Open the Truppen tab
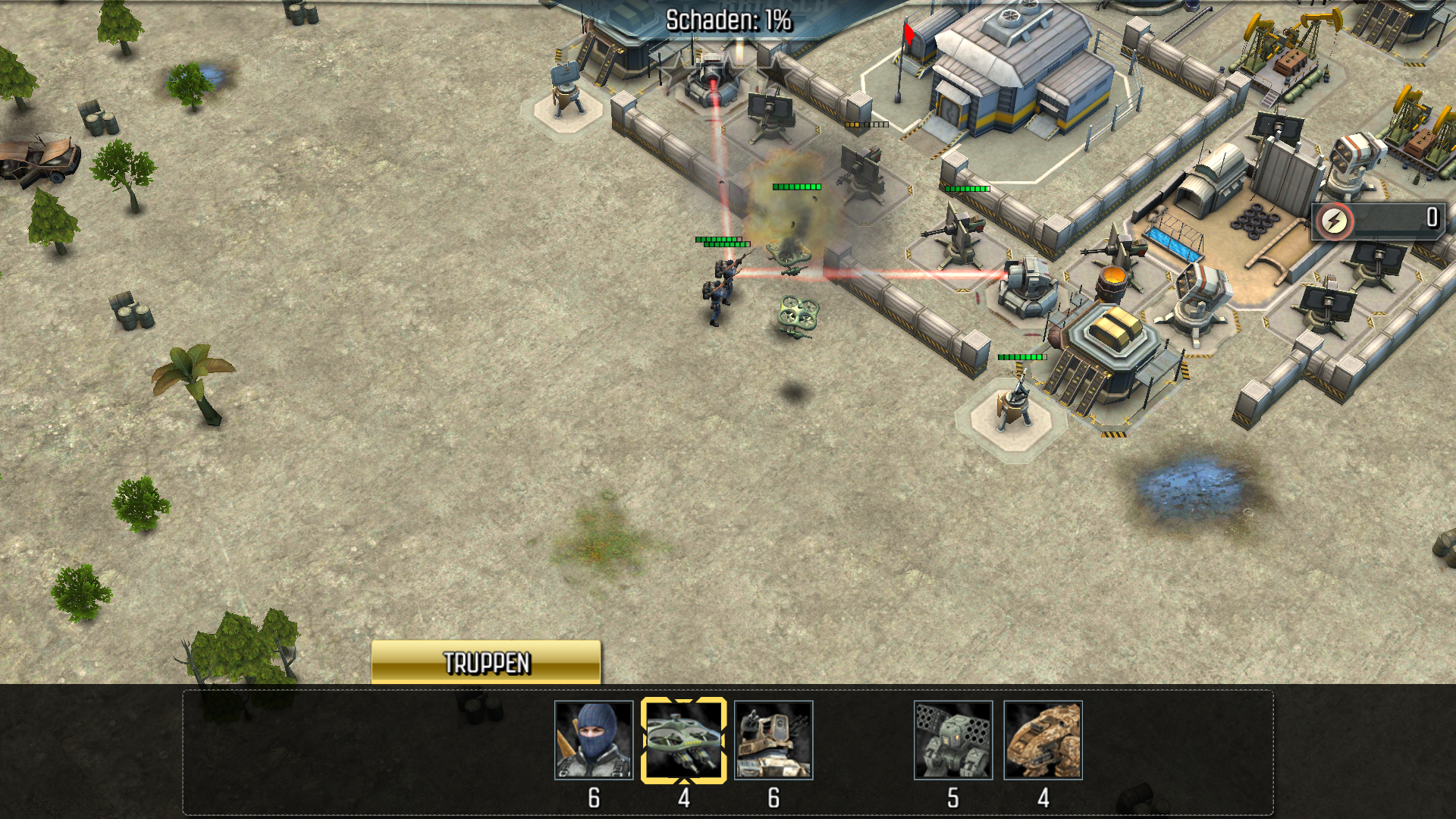1456x819 pixels. tap(485, 662)
